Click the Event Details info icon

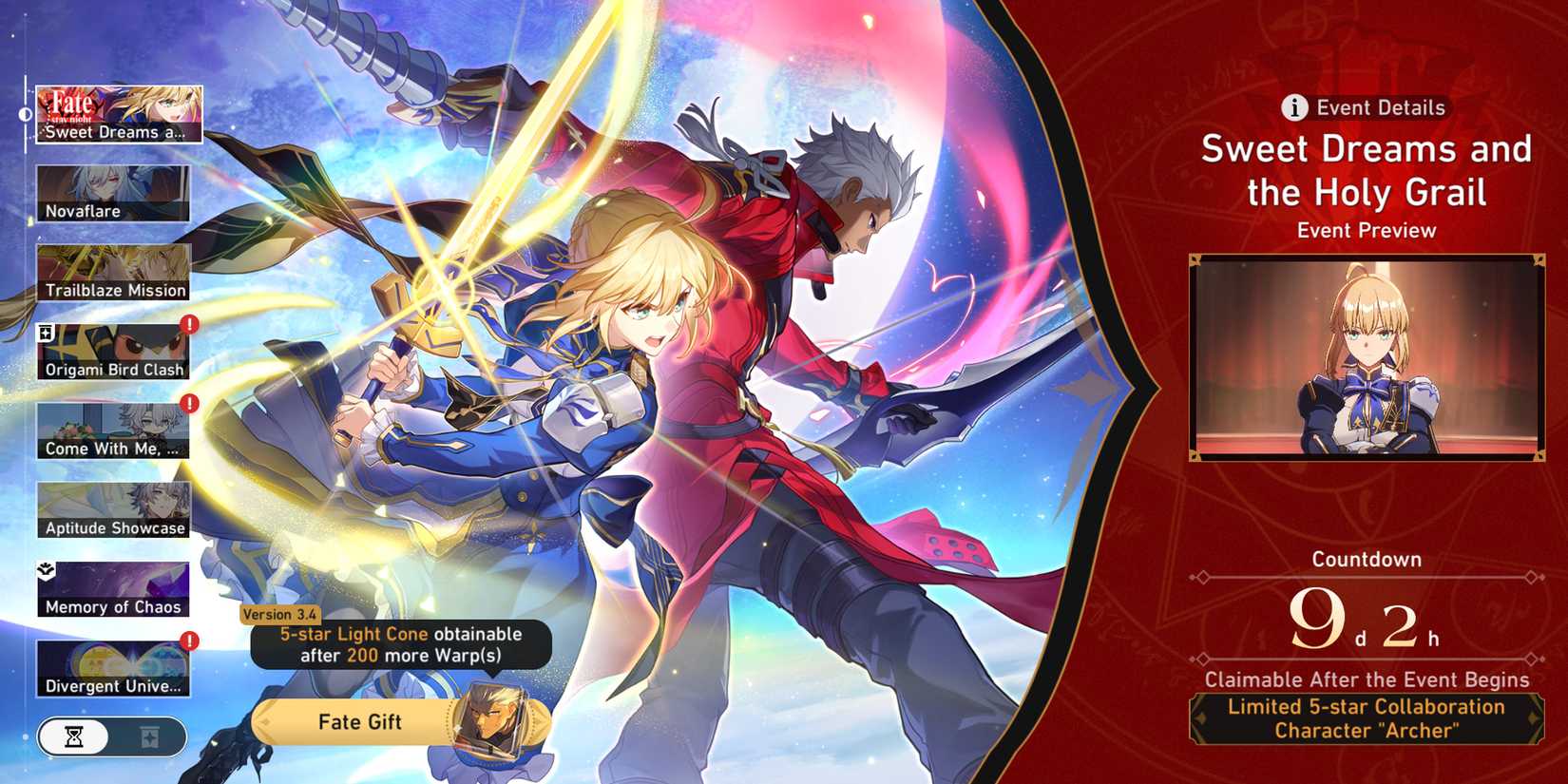(1294, 107)
